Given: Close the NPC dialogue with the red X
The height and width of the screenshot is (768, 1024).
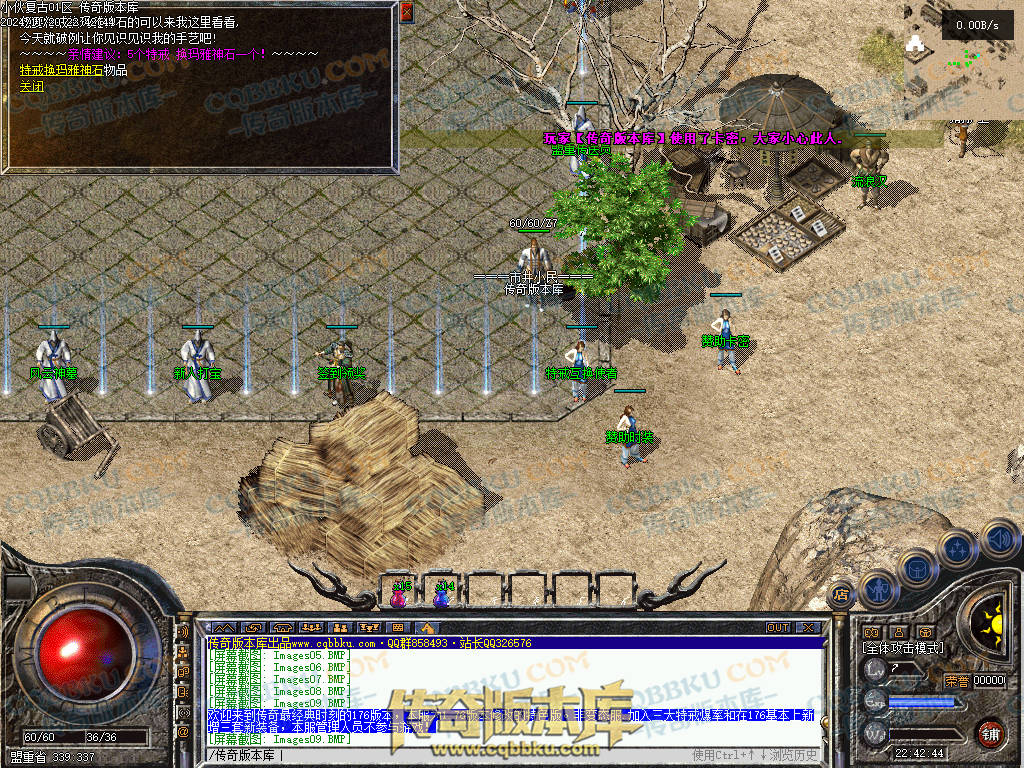Looking at the screenshot, I should point(406,12).
